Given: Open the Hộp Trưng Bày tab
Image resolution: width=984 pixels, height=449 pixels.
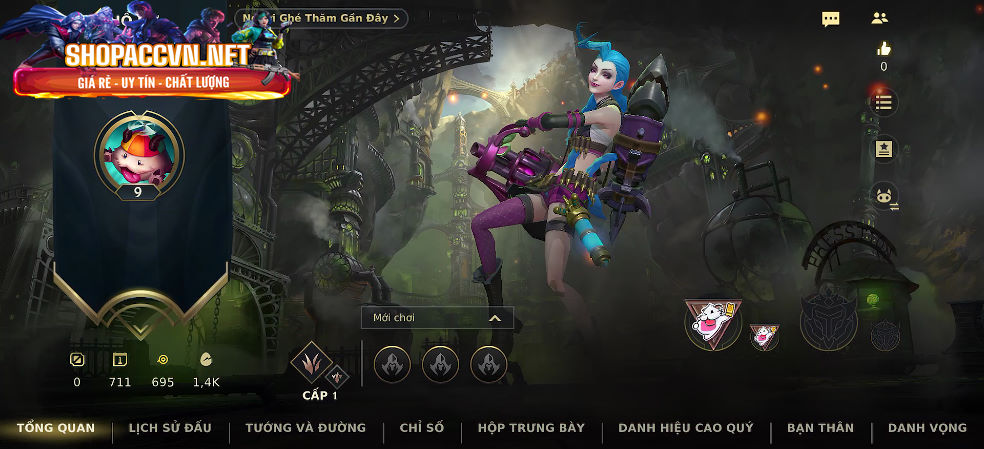Looking at the screenshot, I should pyautogui.click(x=531, y=428).
